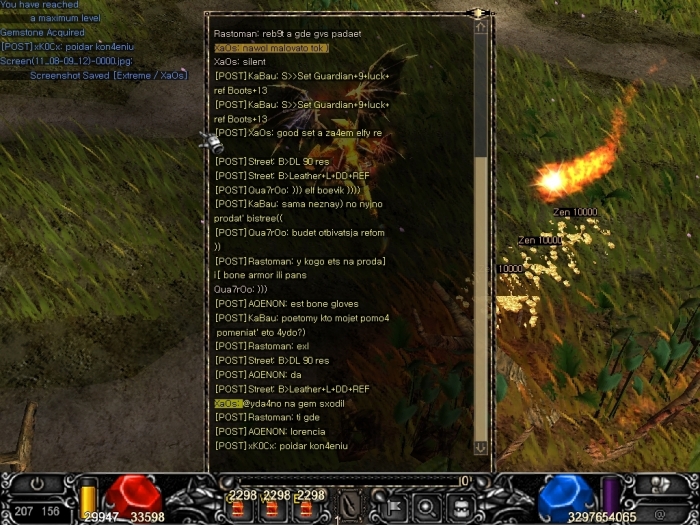The image size is (700, 525).
Task: Click the chat window's top resize handle
Action: [478, 13]
